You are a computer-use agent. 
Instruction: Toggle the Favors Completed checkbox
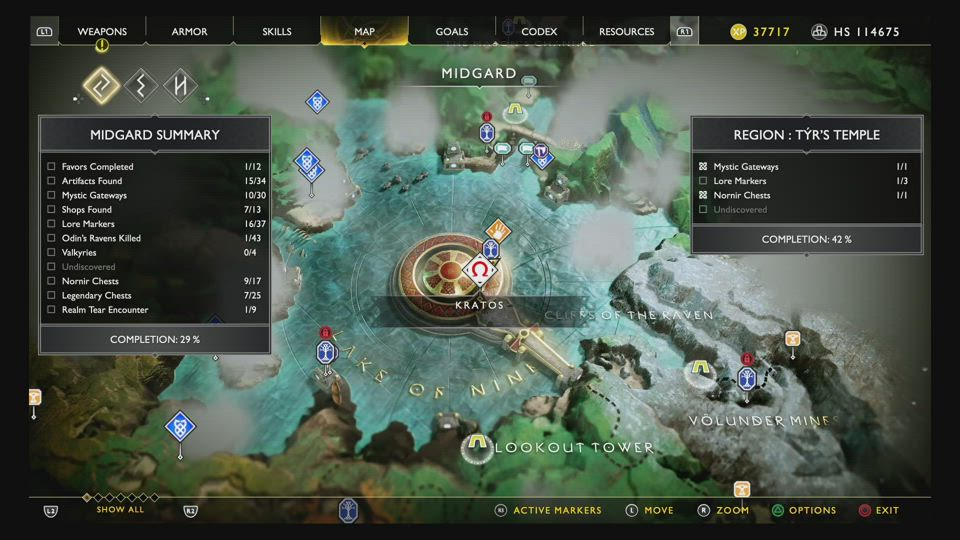pyautogui.click(x=52, y=167)
